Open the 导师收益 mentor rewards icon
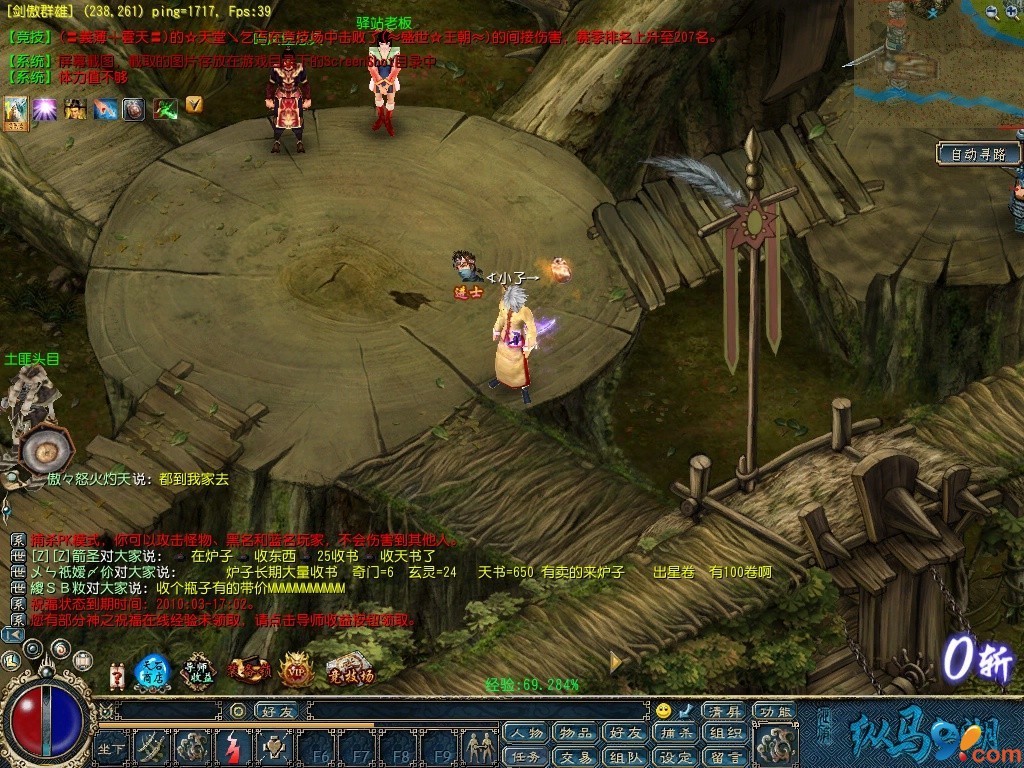The height and width of the screenshot is (768, 1024). 200,671
